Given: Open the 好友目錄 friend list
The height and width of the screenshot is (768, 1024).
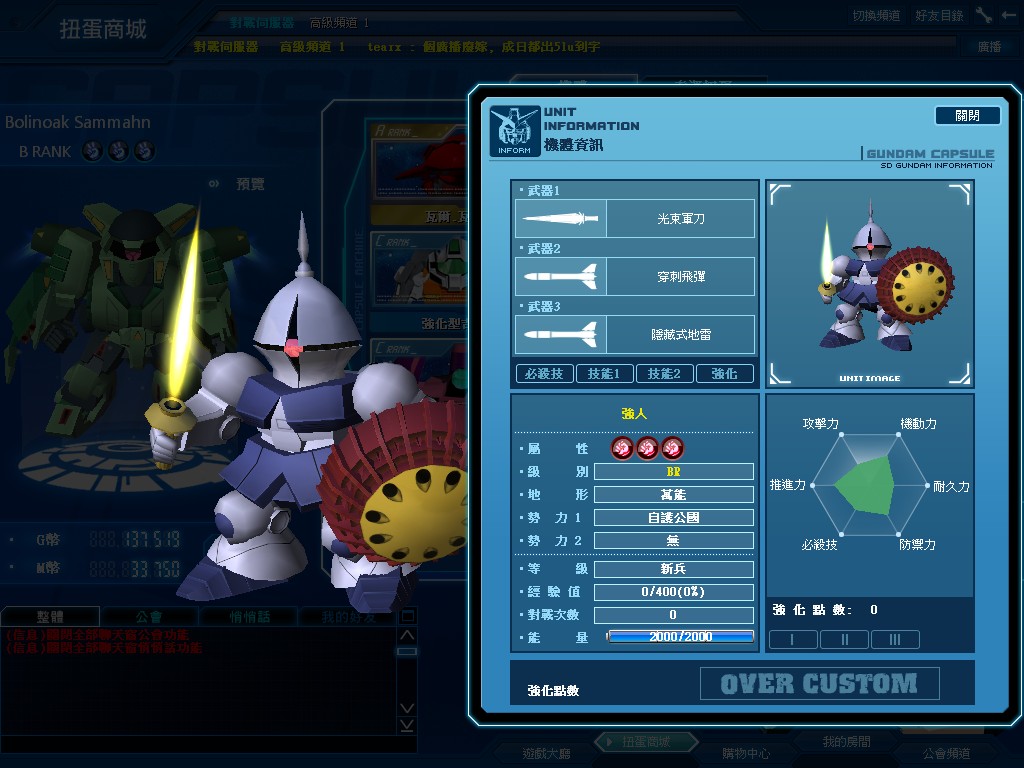Looking at the screenshot, I should (938, 16).
